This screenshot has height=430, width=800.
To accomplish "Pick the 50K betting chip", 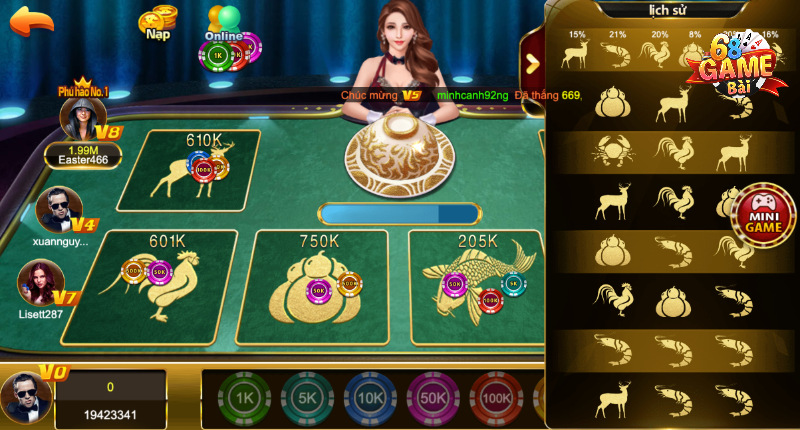I will pyautogui.click(x=432, y=397).
